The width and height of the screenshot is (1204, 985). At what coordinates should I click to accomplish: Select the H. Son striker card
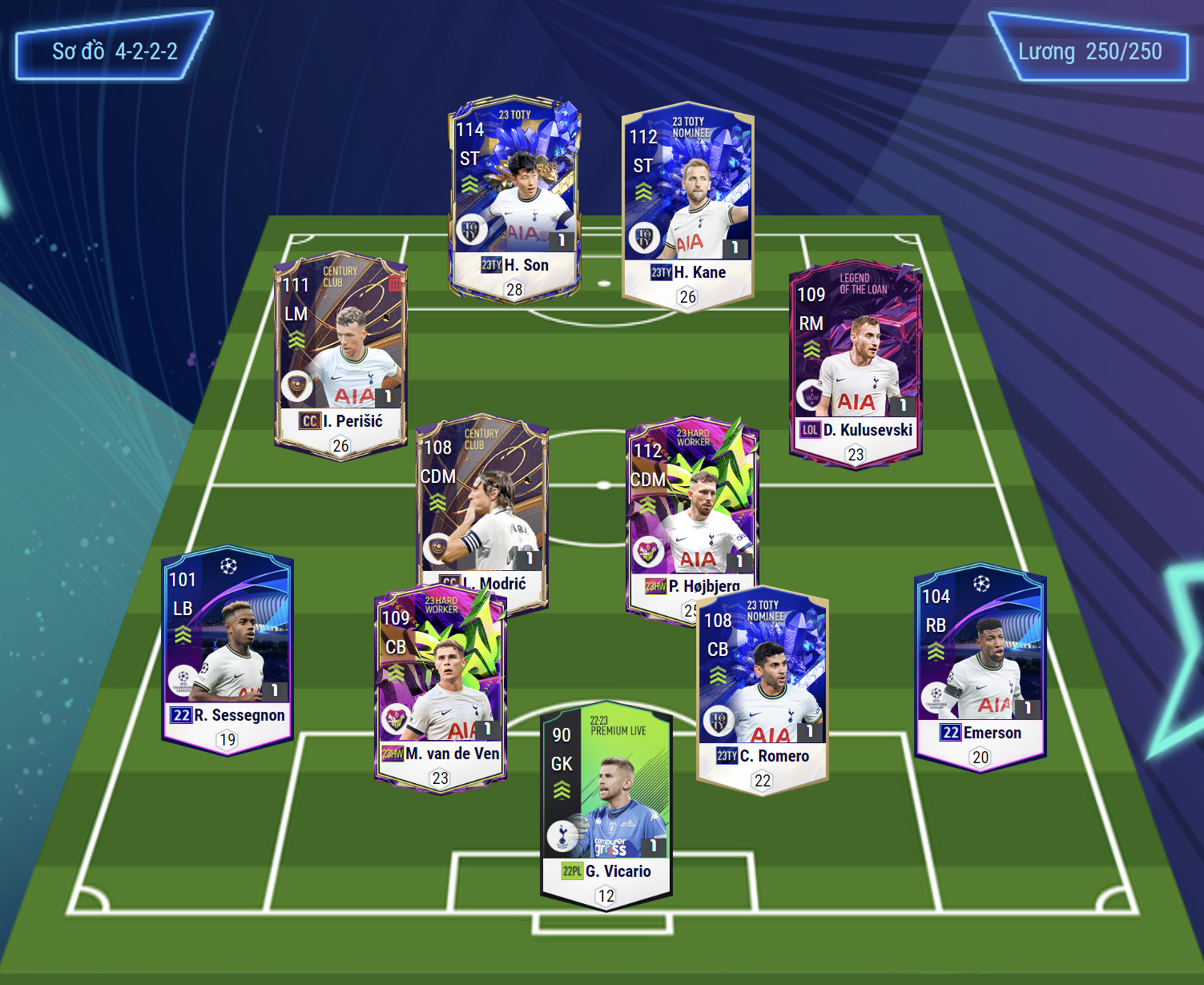[514, 199]
